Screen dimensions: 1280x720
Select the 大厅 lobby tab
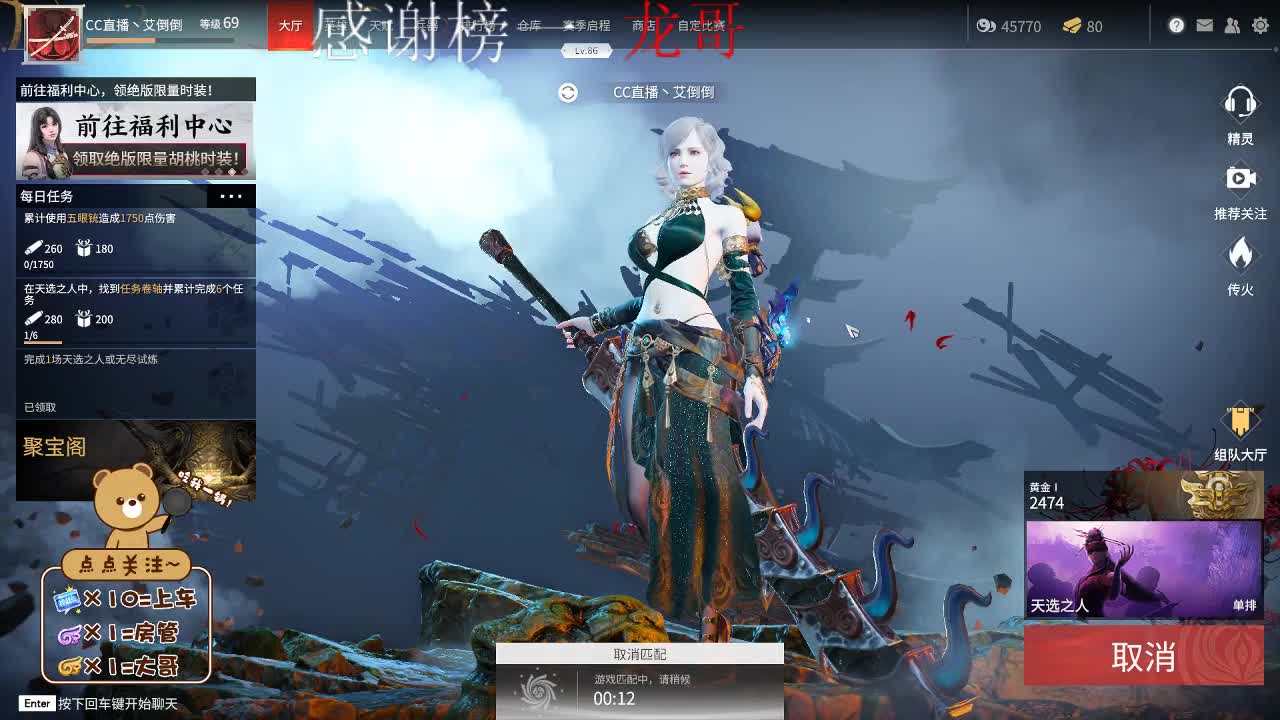click(x=290, y=27)
